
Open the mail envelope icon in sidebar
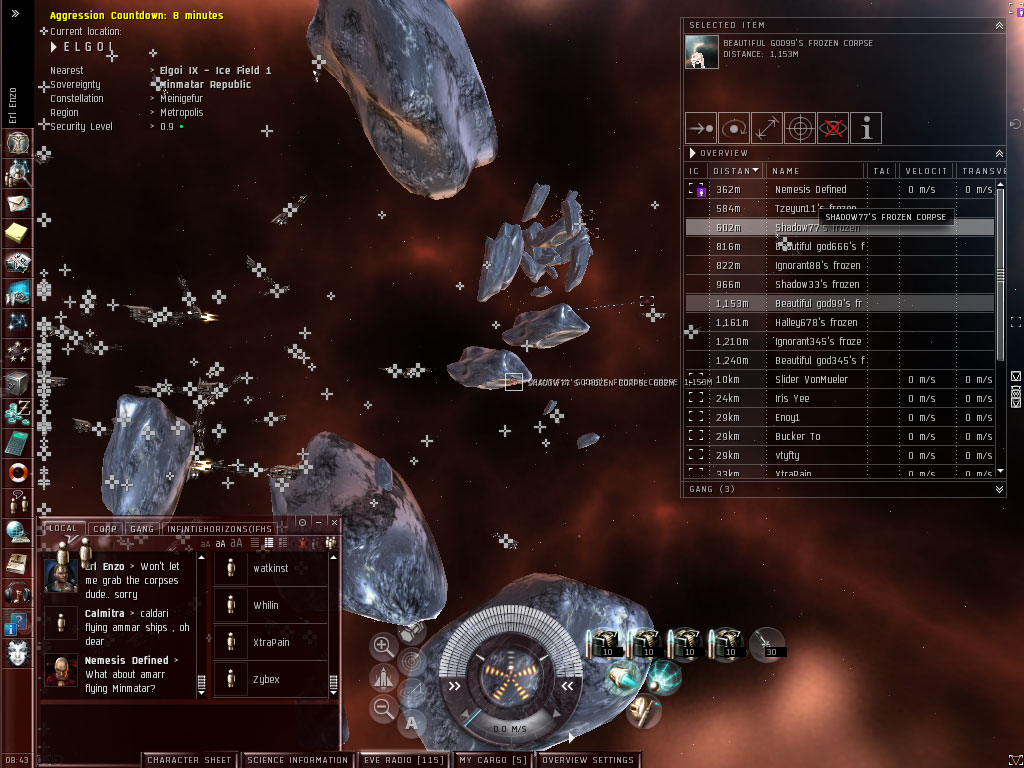(17, 204)
